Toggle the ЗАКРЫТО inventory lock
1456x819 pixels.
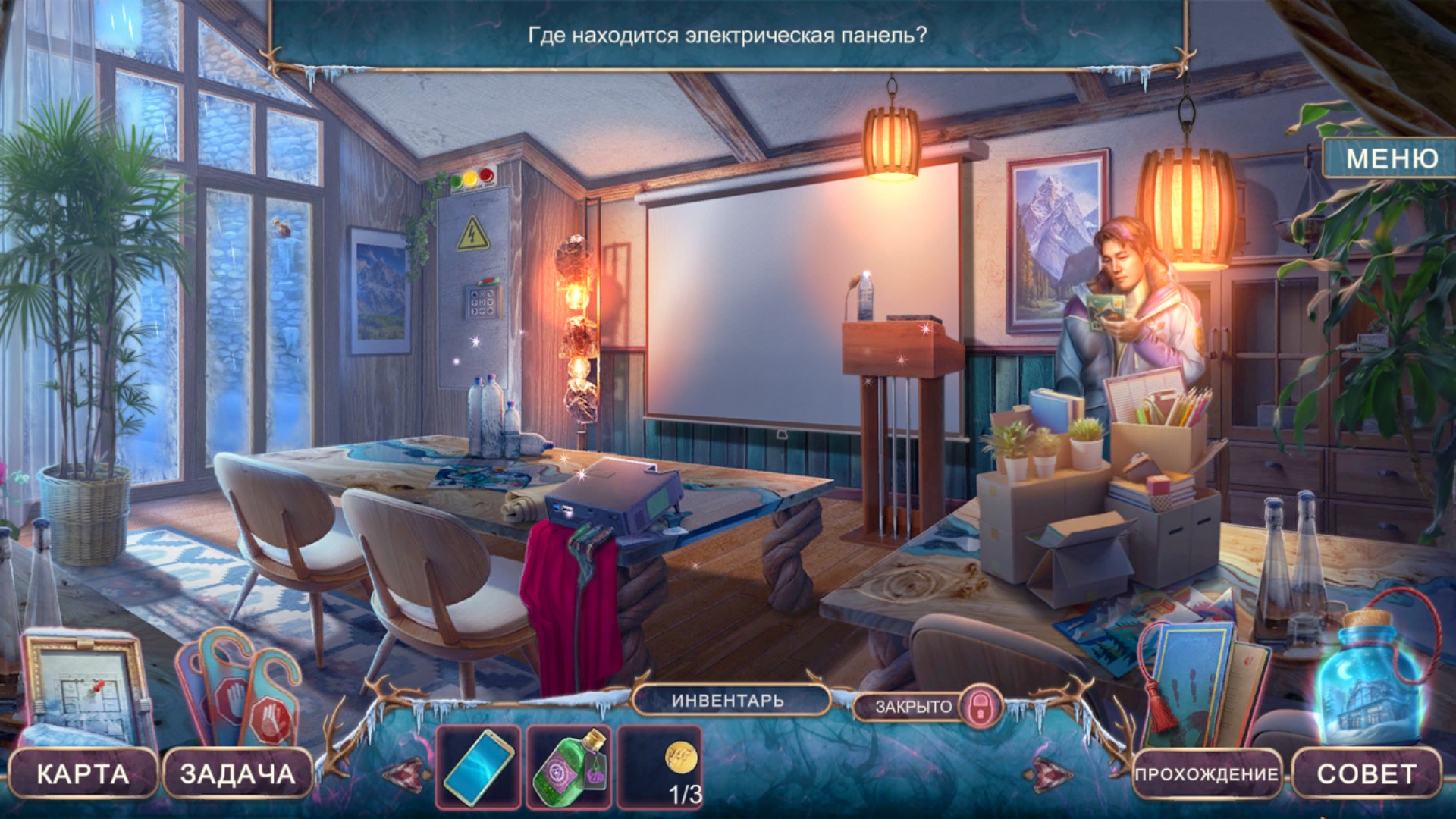979,706
